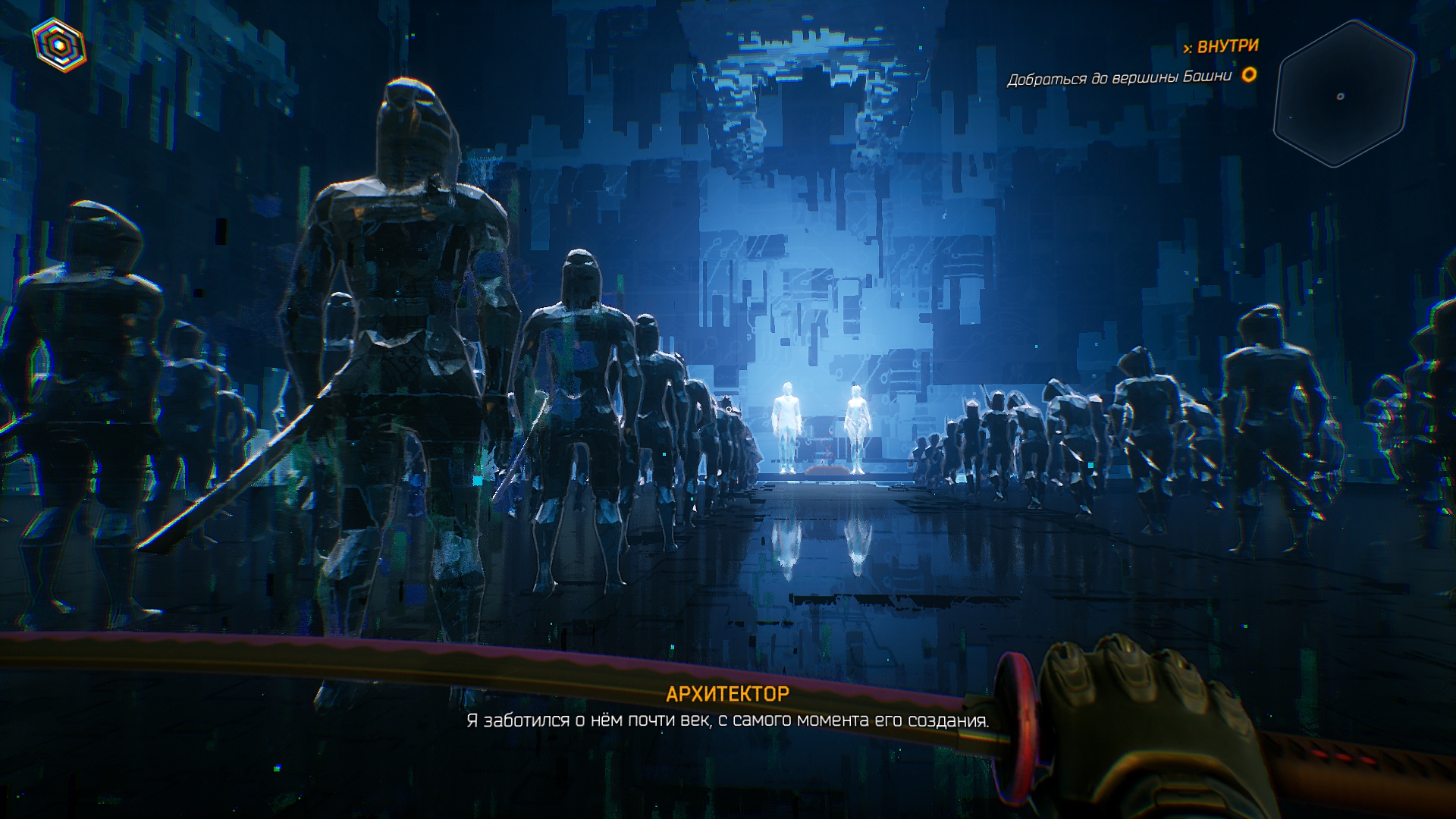Select the hexagon ability icon
Screen dimensions: 1456x819
(59, 45)
